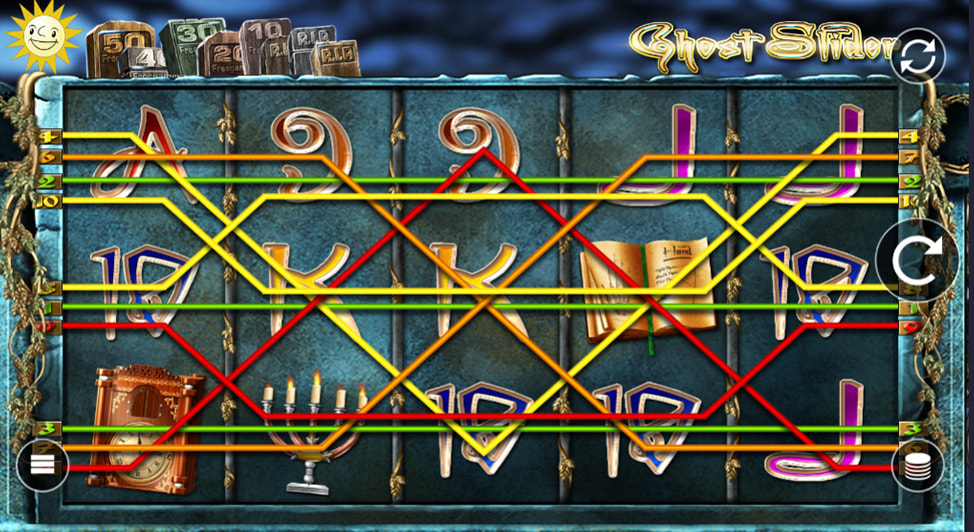This screenshot has width=974, height=532.
Task: Spin the reels with the large circular arrow
Action: (917, 262)
